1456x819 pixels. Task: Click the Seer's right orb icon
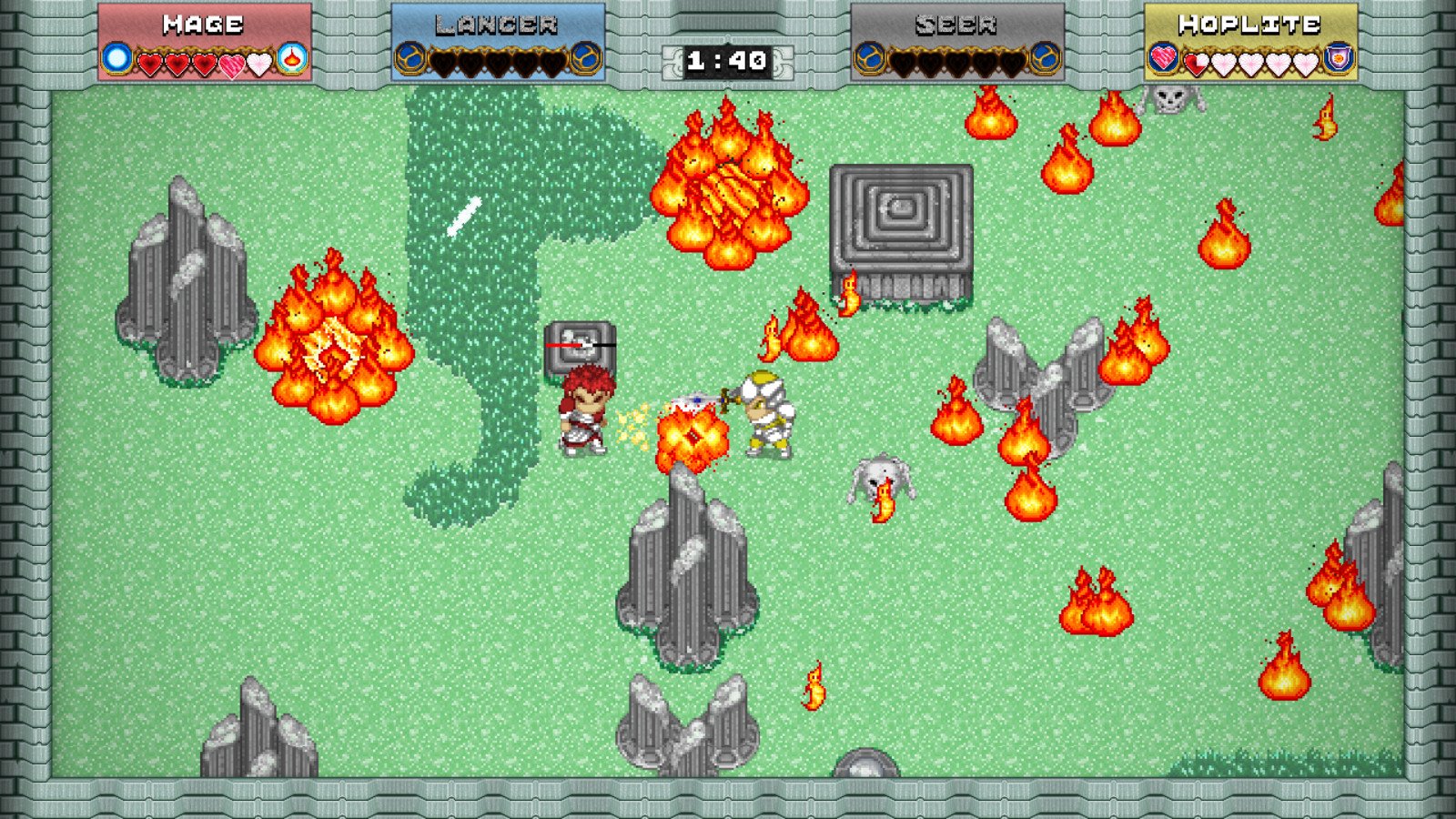1043,60
